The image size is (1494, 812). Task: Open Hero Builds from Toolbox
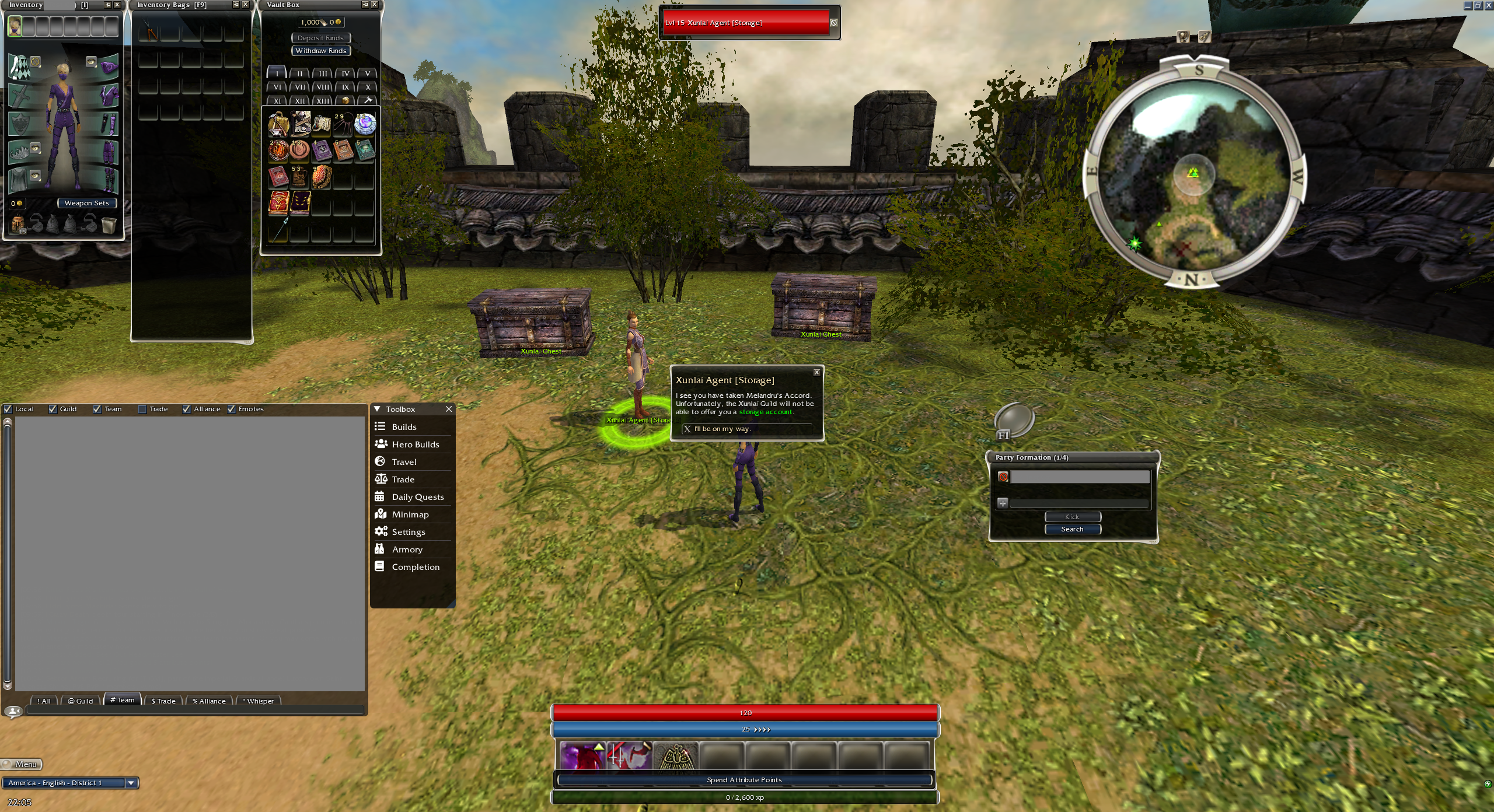pos(415,444)
